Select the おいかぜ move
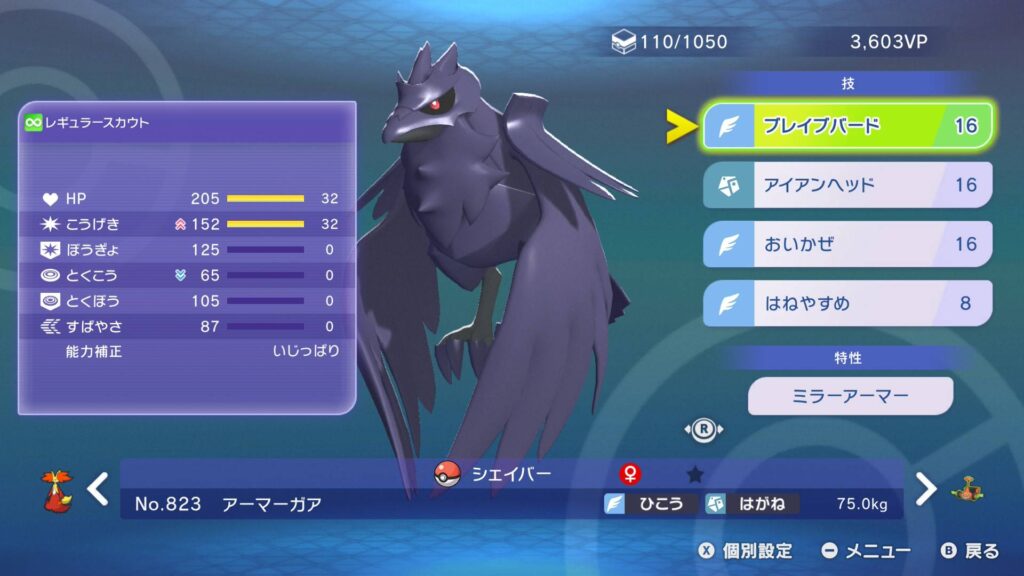The height and width of the screenshot is (576, 1024). pos(847,244)
